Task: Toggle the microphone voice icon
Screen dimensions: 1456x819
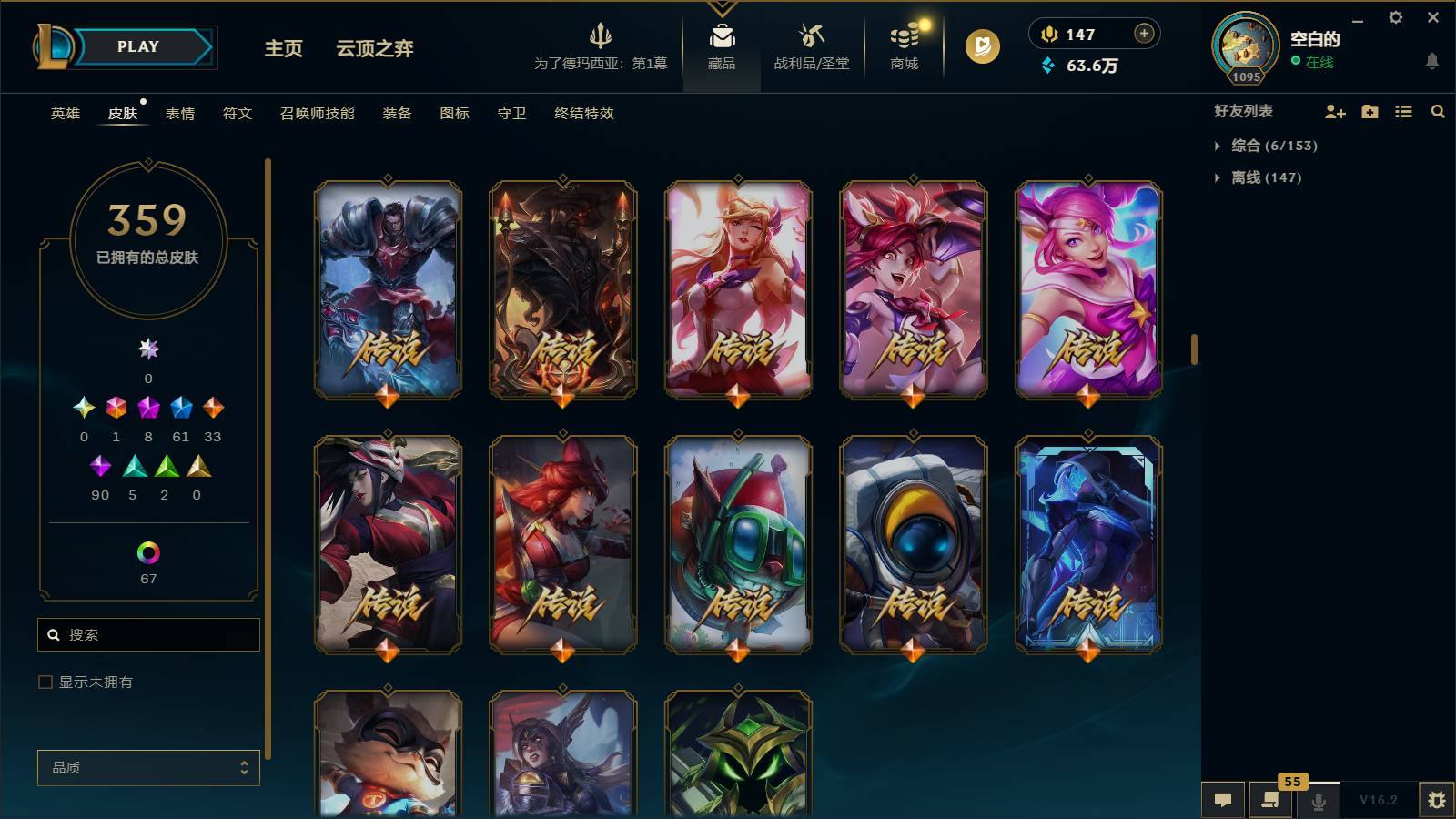Action: click(1317, 800)
